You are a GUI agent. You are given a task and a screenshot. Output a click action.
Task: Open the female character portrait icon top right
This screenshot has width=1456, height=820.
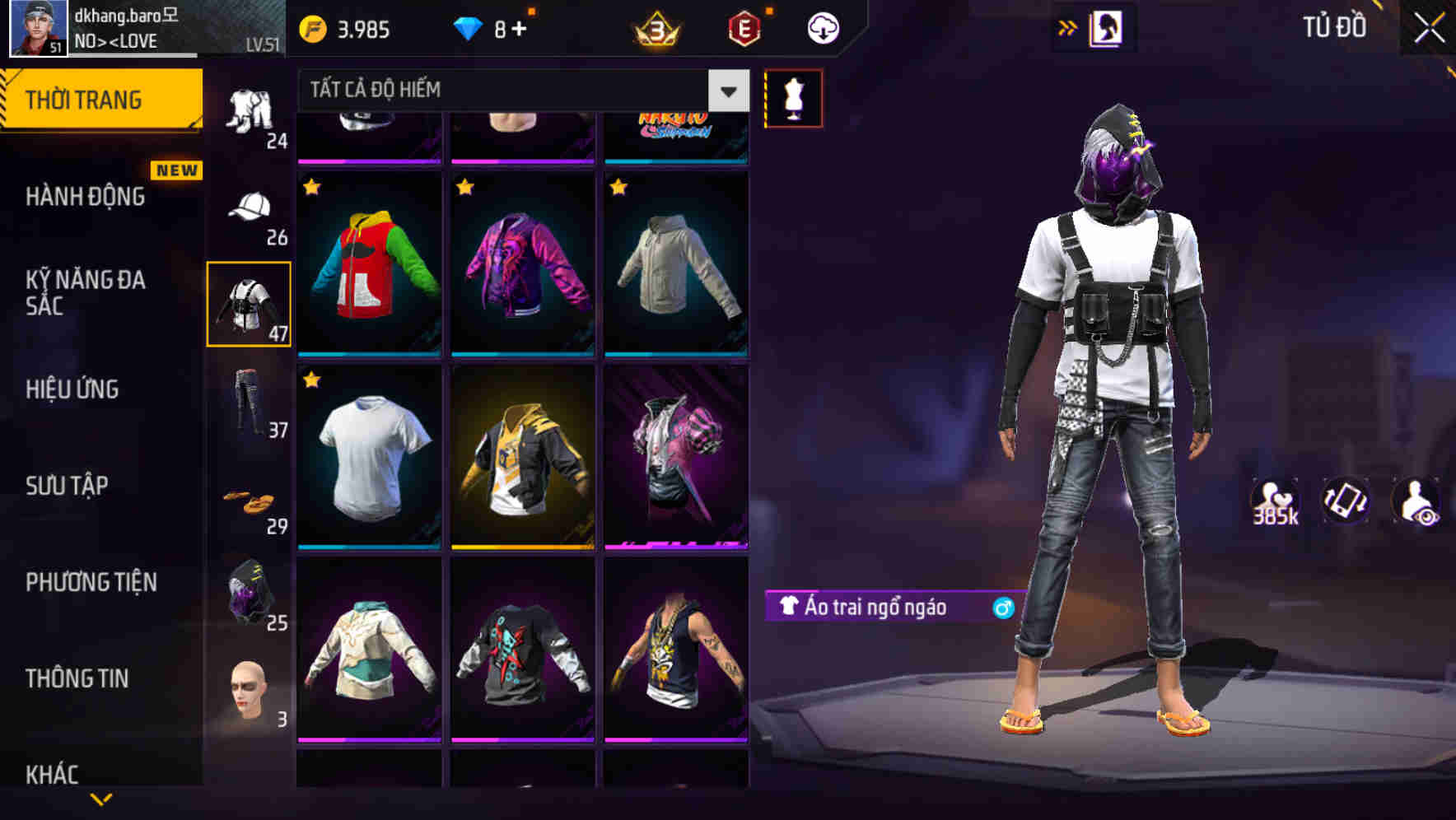point(1108,26)
